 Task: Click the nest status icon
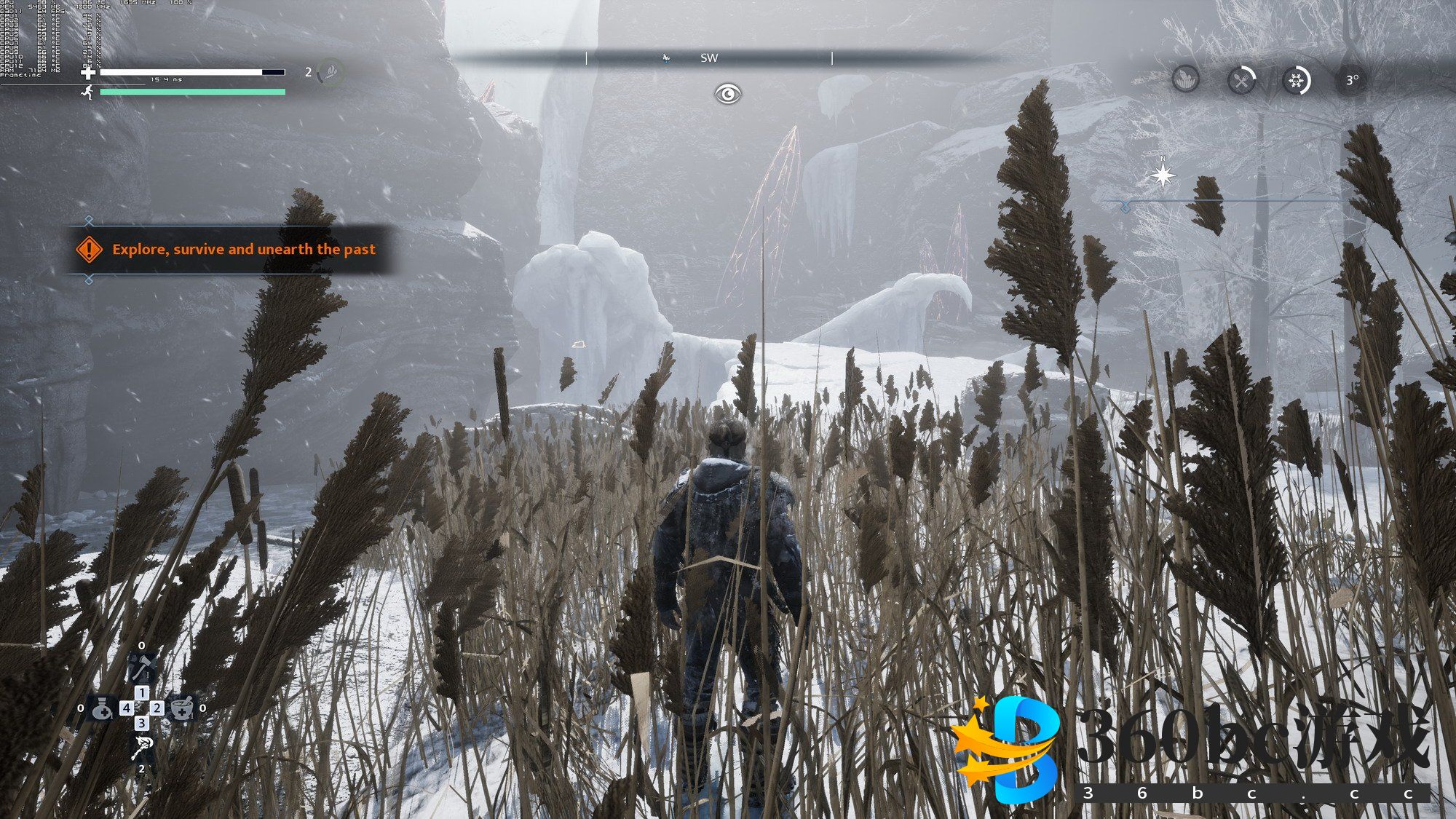1186,79
